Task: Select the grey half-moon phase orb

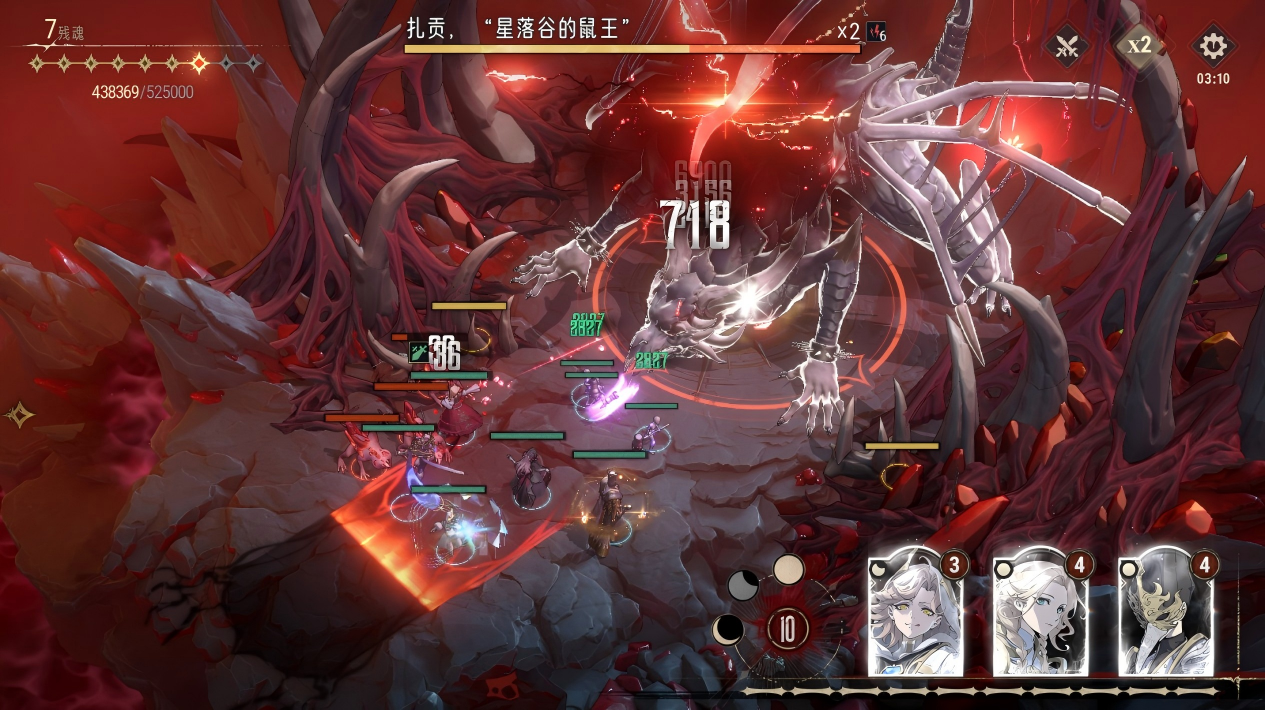Action: [x=743, y=585]
